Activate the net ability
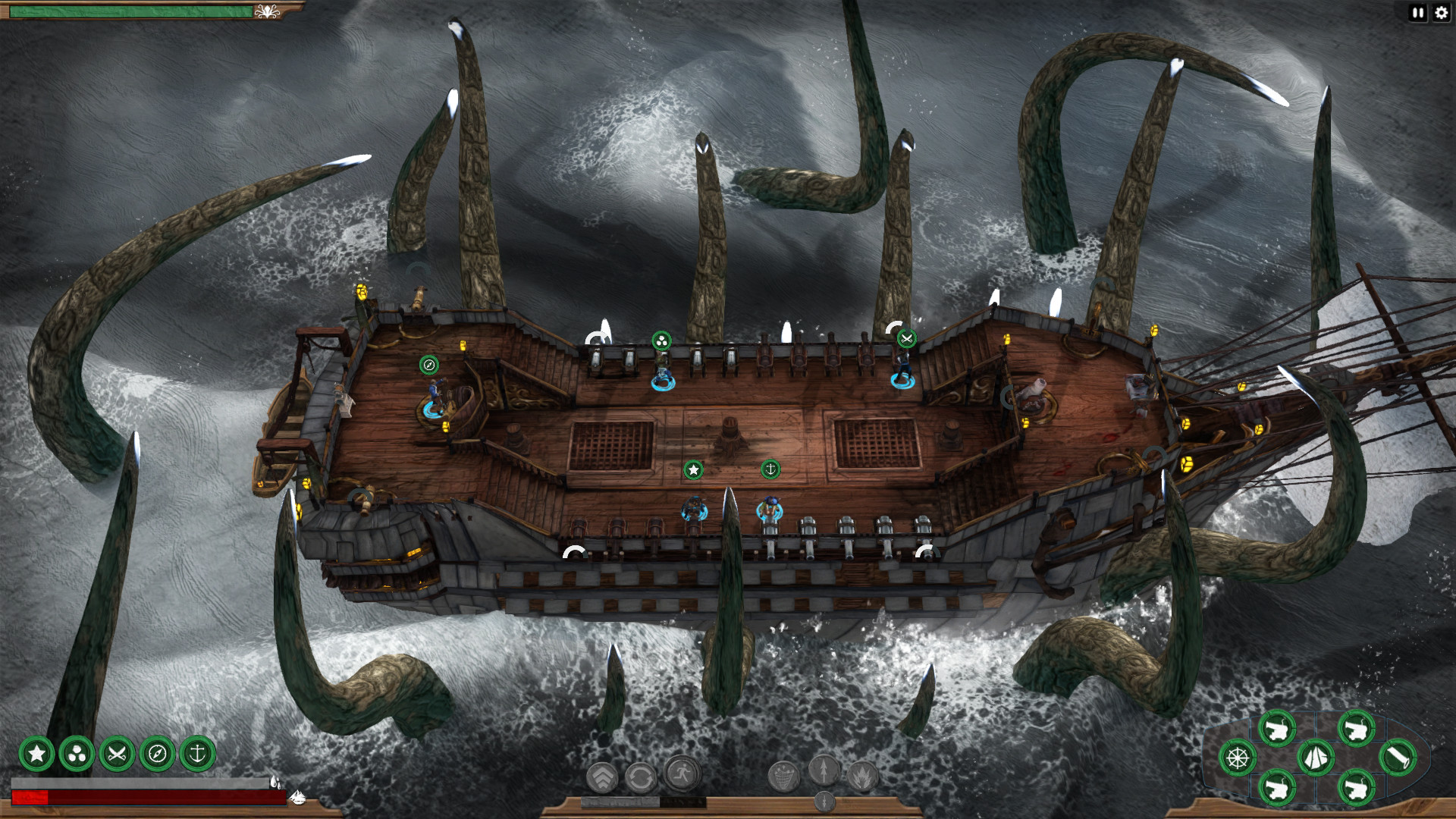The image size is (1456, 819). pyautogui.click(x=783, y=776)
